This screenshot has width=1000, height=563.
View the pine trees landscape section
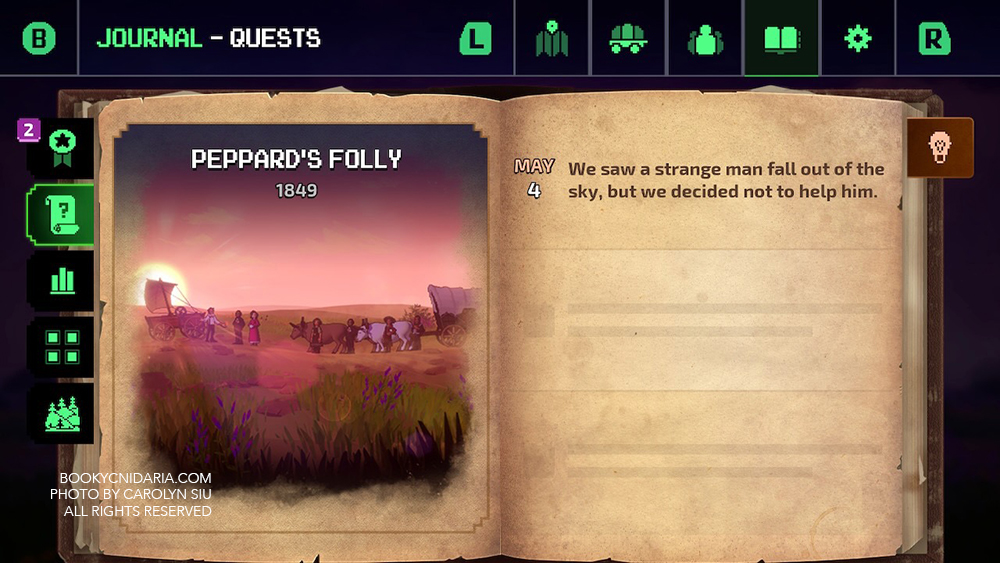(62, 413)
